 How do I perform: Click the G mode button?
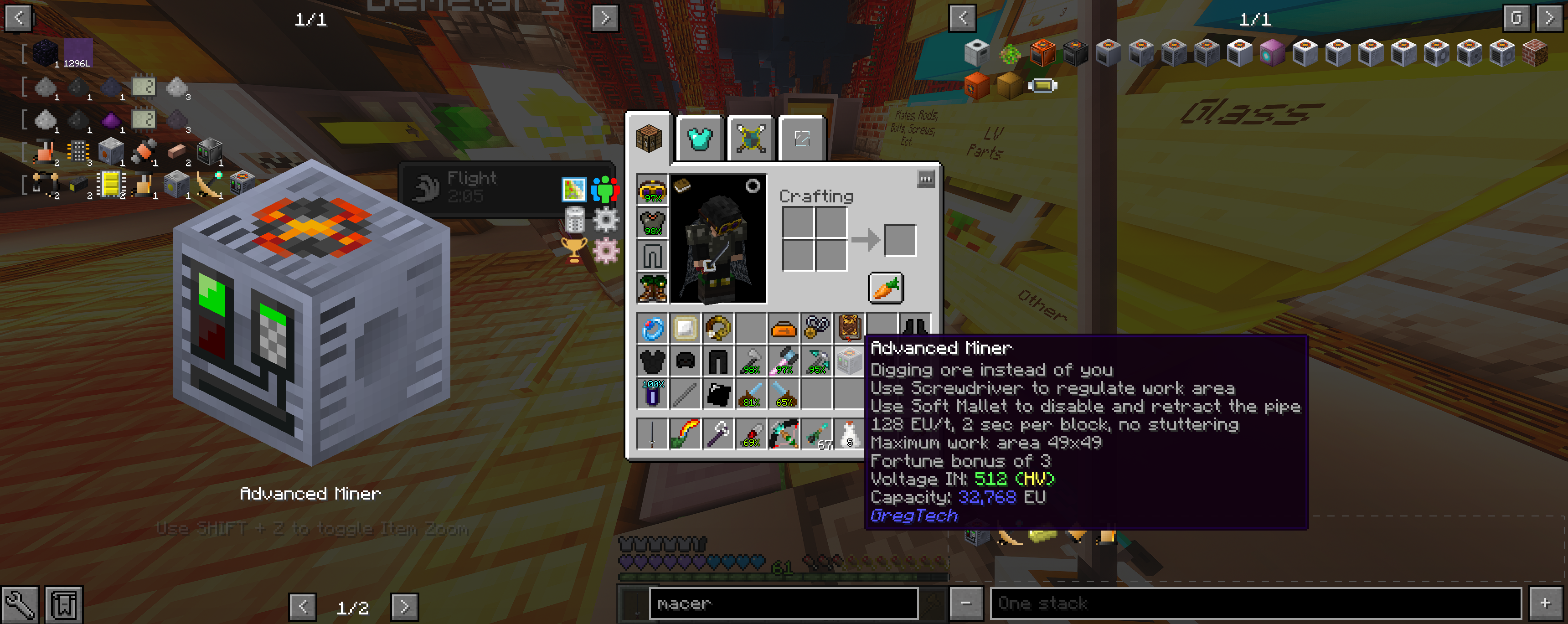pyautogui.click(x=1516, y=18)
